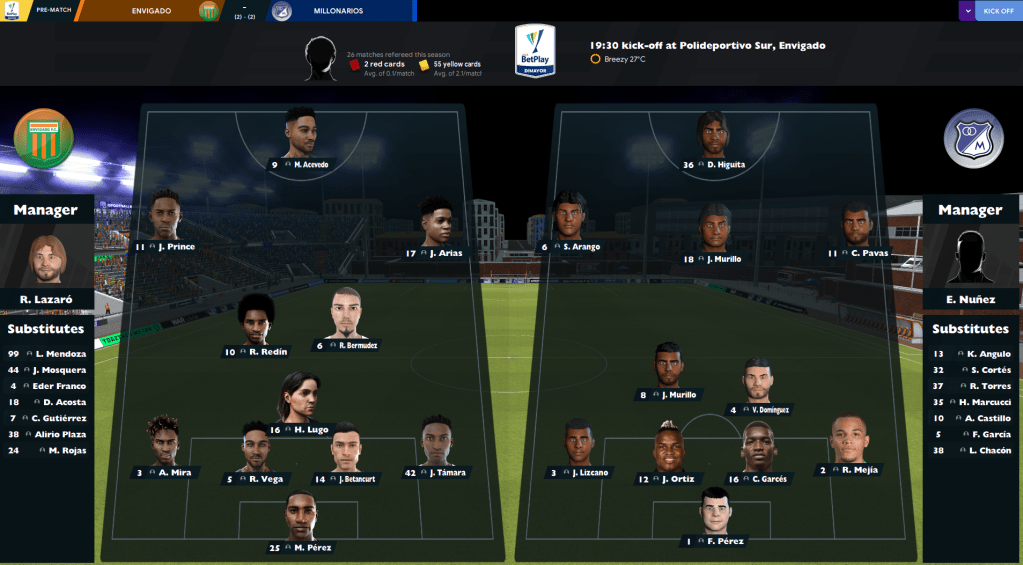1023x565 pixels.
Task: Start the match with Kick Off
Action: coord(998,11)
